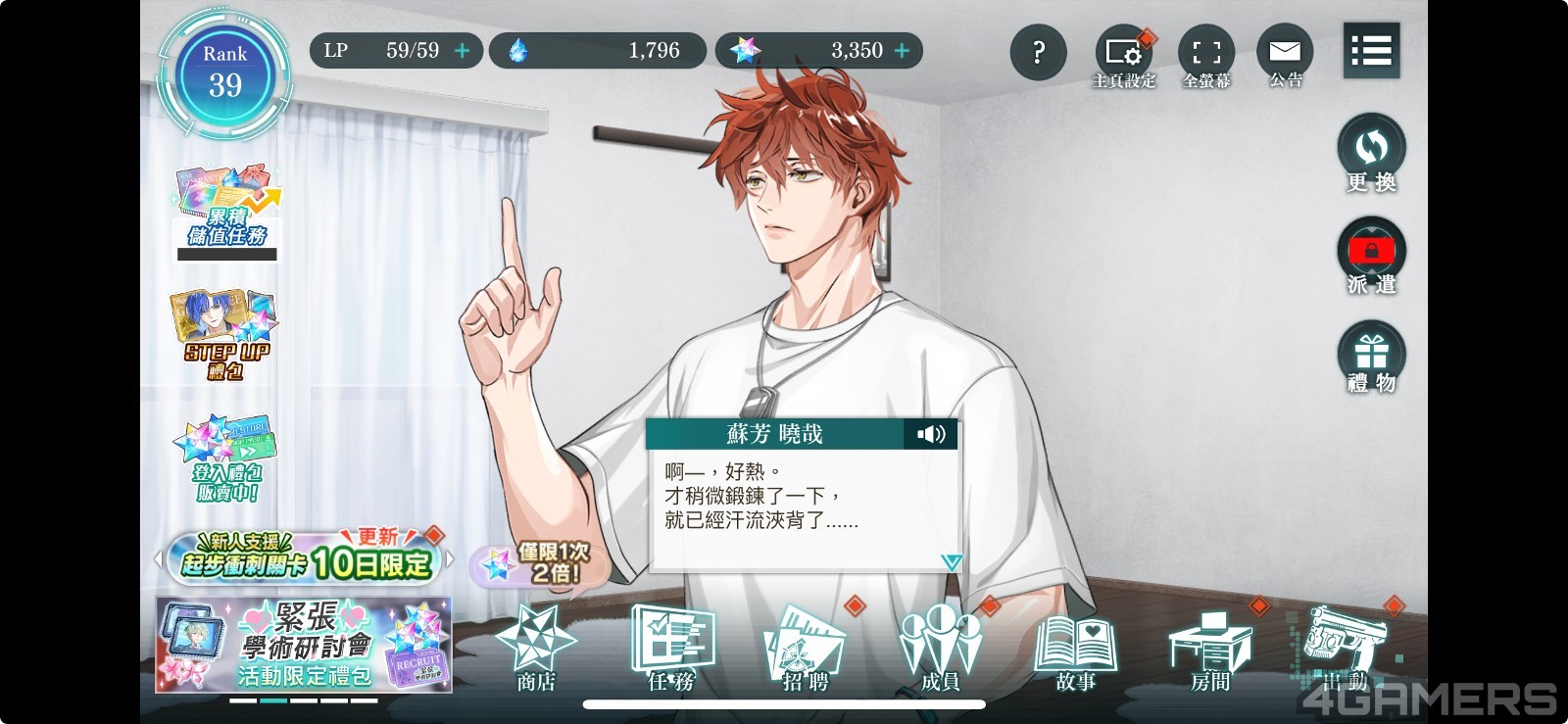Screen dimensions: 1568x724
Task: Open the hamburger list menu
Action: [x=1370, y=50]
